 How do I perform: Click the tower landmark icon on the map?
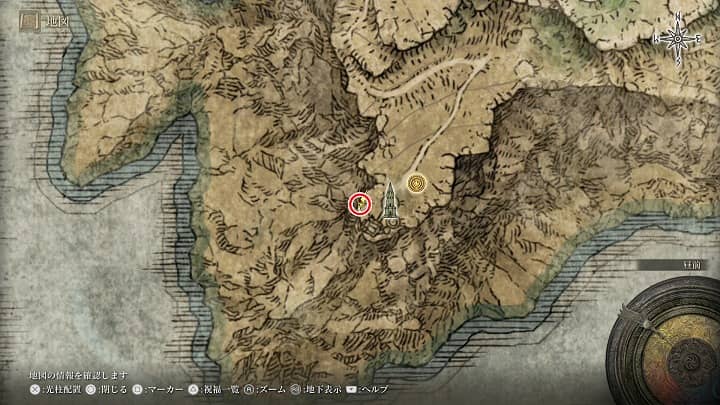(389, 203)
